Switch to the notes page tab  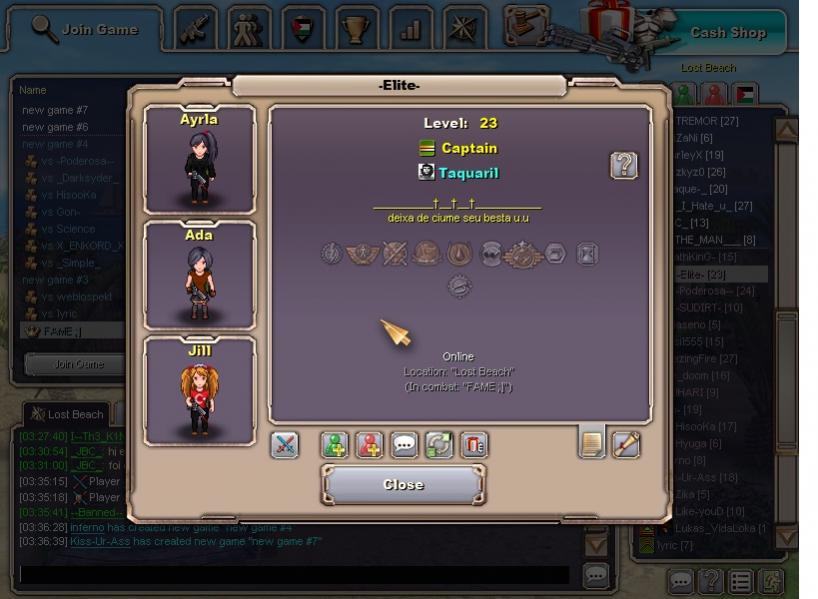pos(592,444)
